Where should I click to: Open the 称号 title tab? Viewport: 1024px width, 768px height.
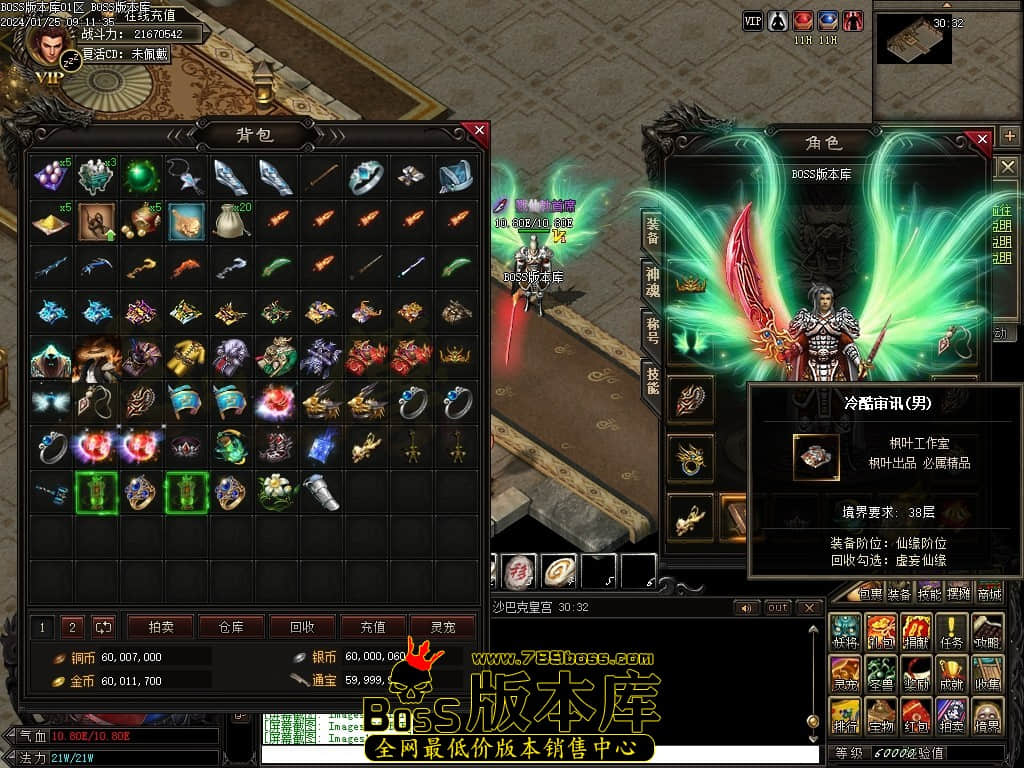(651, 332)
